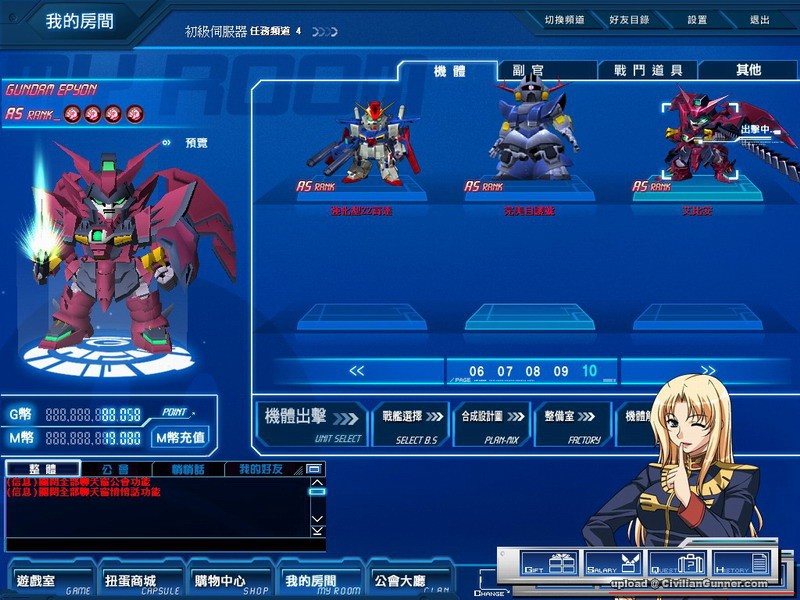Image resolution: width=800 pixels, height=600 pixels.
Task: Open the 戰鬥道具 battle items tab
Action: pos(647,70)
